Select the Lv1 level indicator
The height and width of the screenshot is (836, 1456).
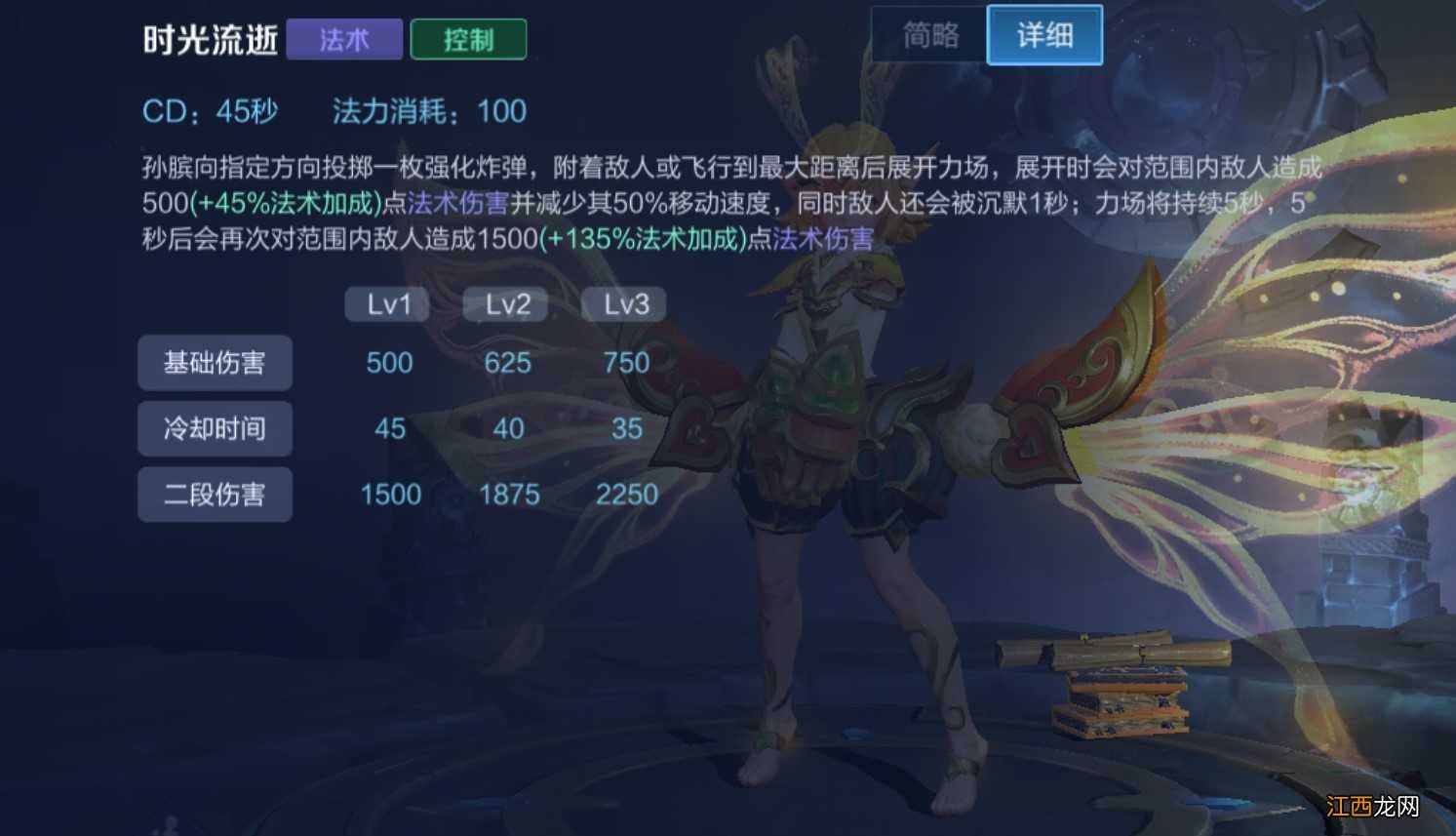pos(386,303)
